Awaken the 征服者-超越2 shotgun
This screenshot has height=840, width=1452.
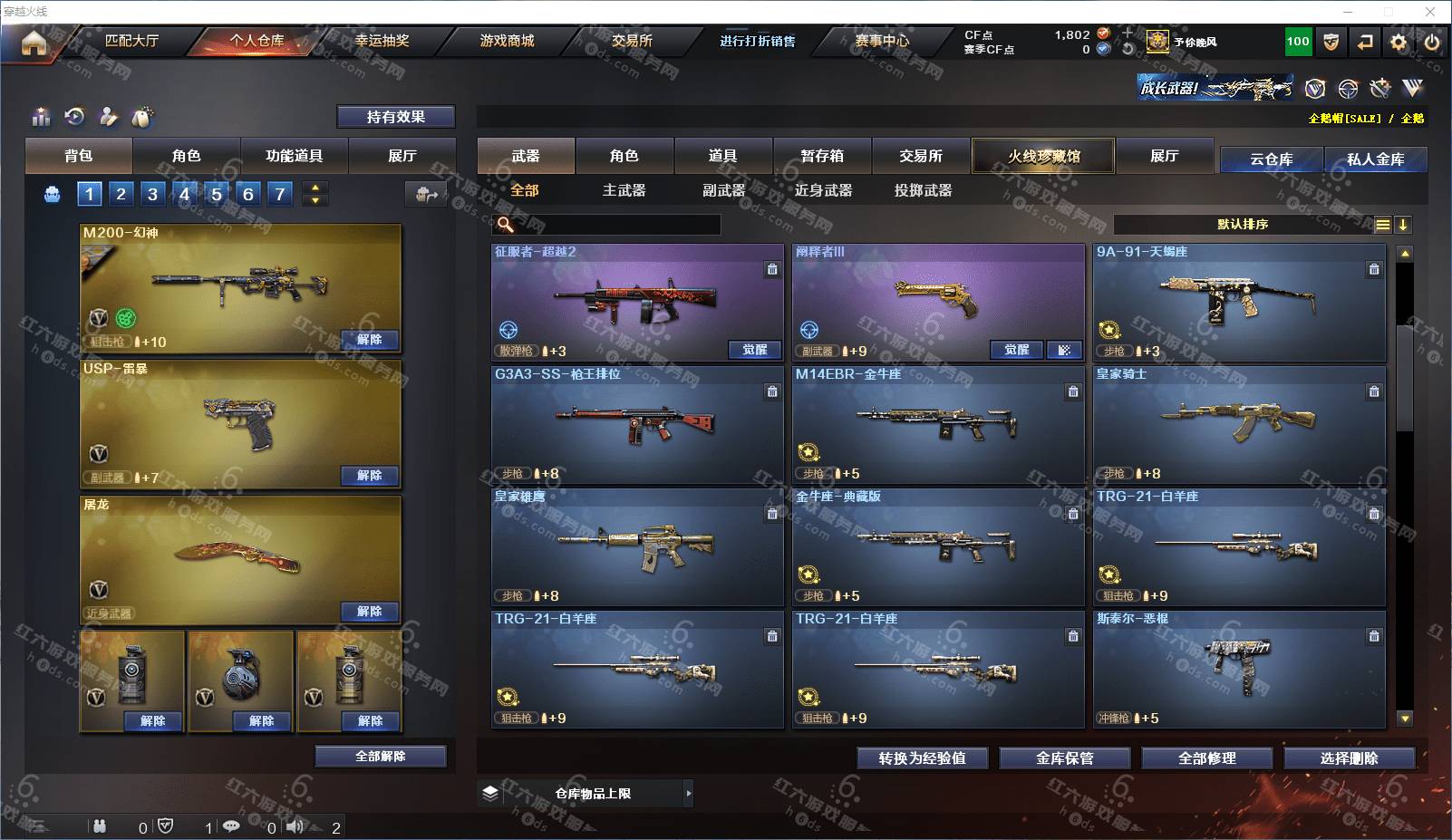[755, 350]
